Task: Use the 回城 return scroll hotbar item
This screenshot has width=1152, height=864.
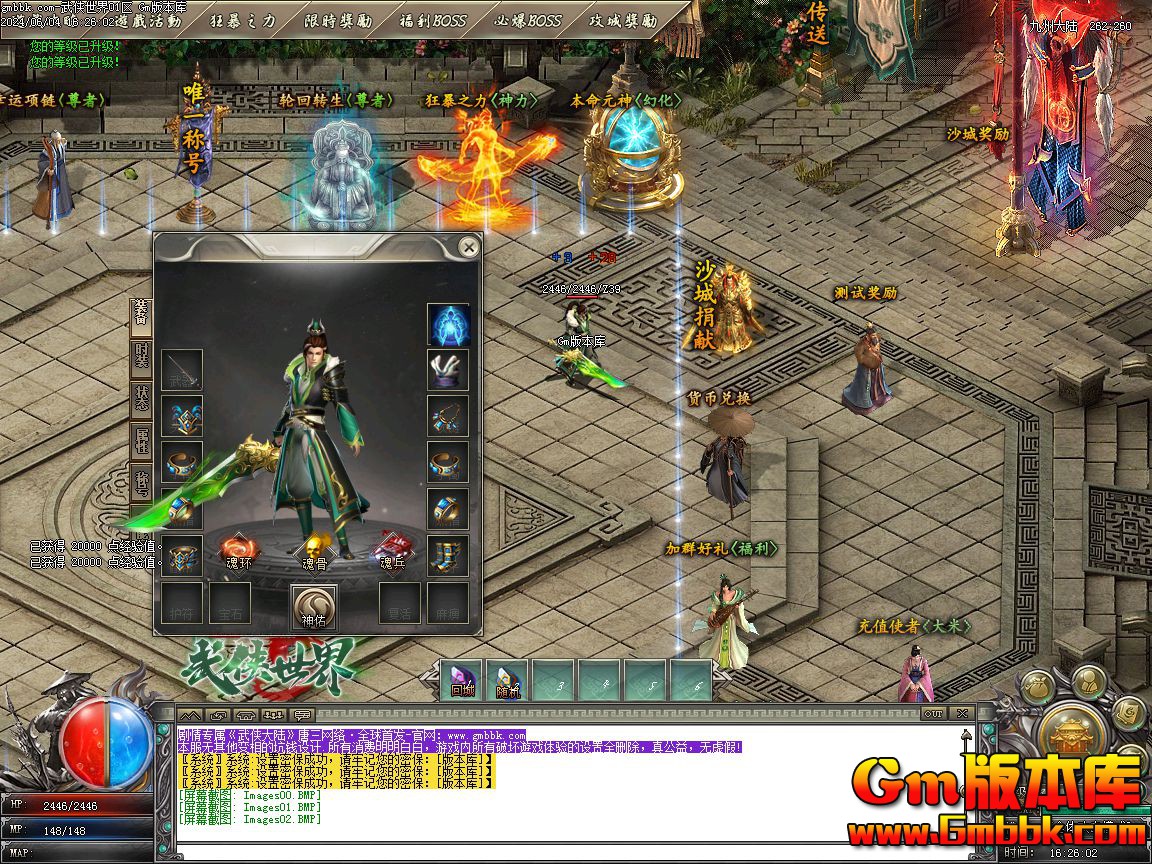Action: pos(461,680)
